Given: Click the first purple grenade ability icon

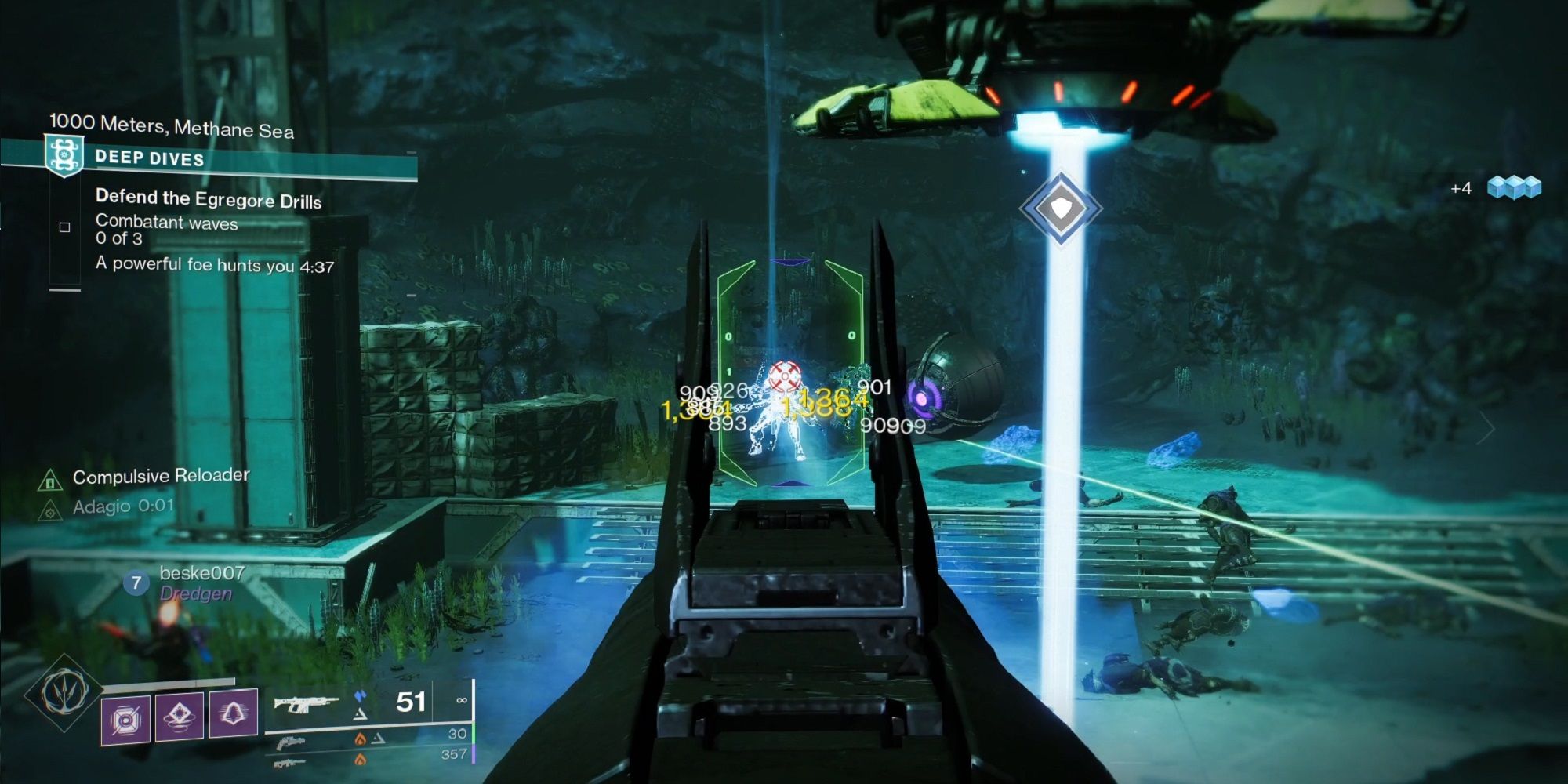Looking at the screenshot, I should pyautogui.click(x=125, y=717).
